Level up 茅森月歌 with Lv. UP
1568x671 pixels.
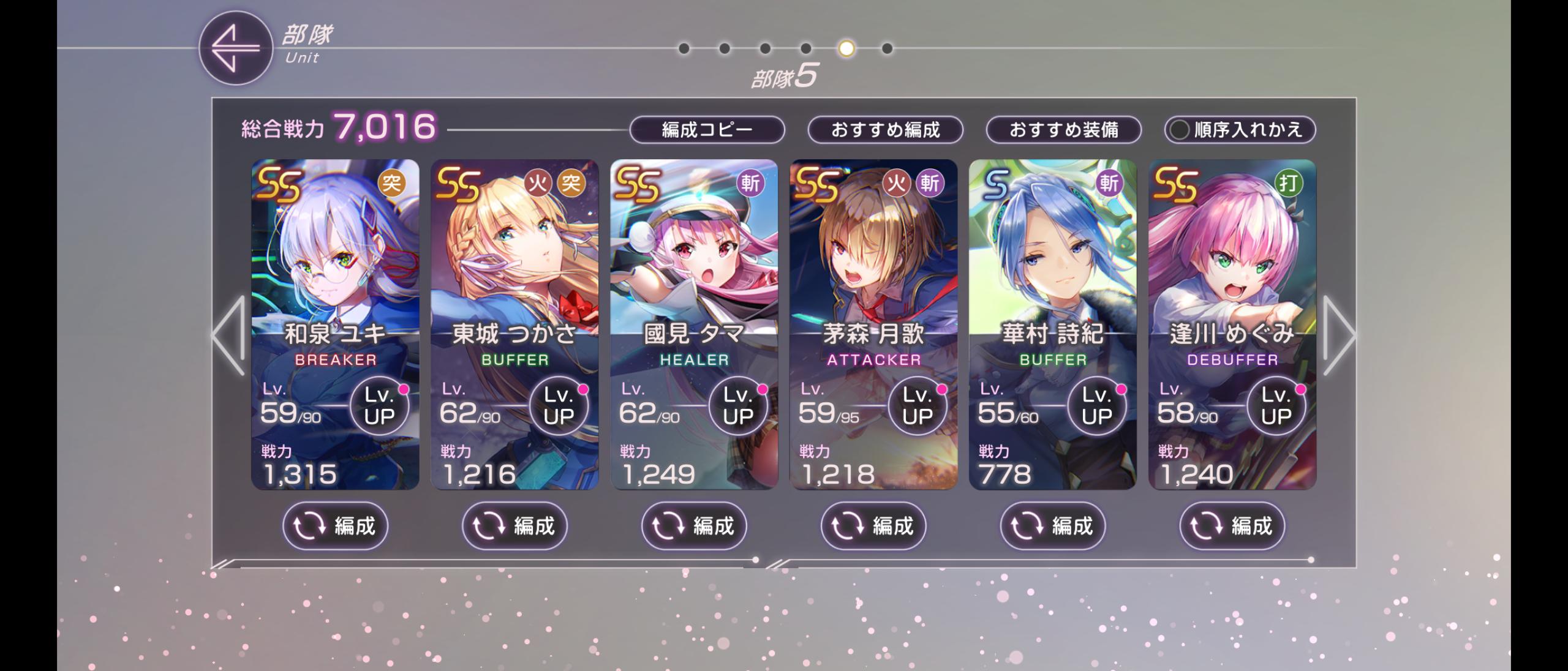[x=917, y=406]
